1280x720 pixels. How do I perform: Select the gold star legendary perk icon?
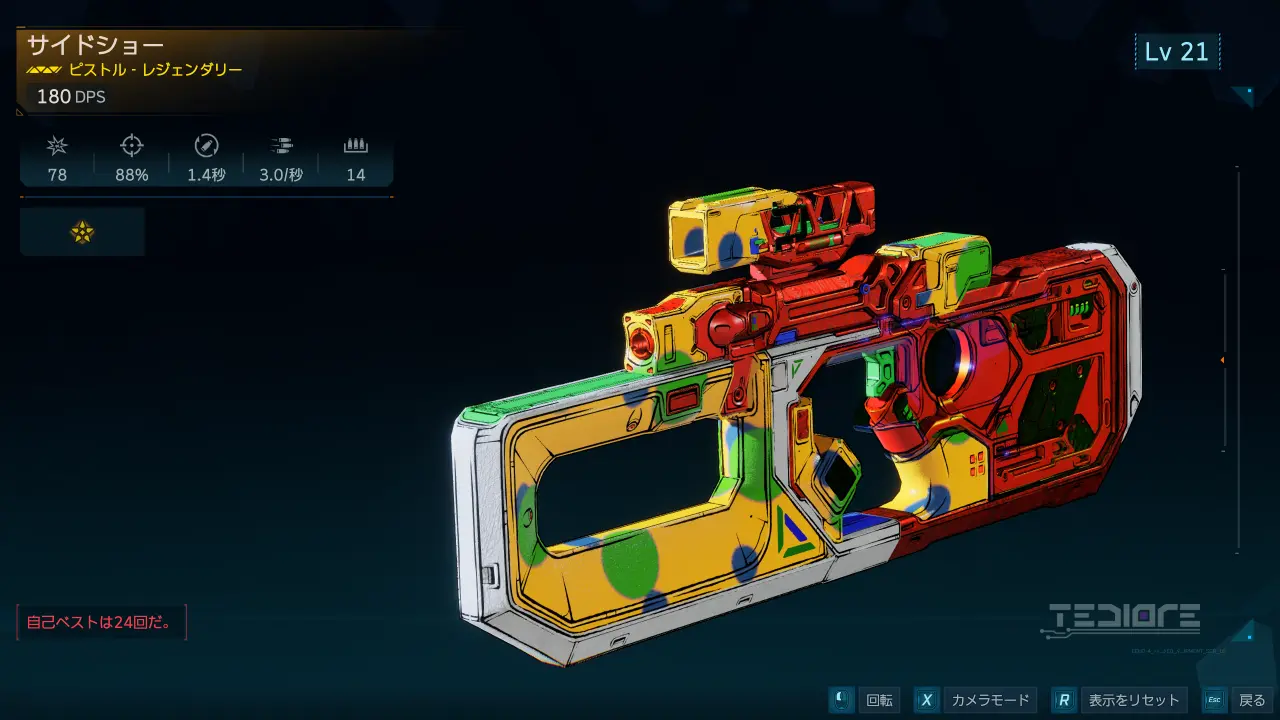[82, 232]
